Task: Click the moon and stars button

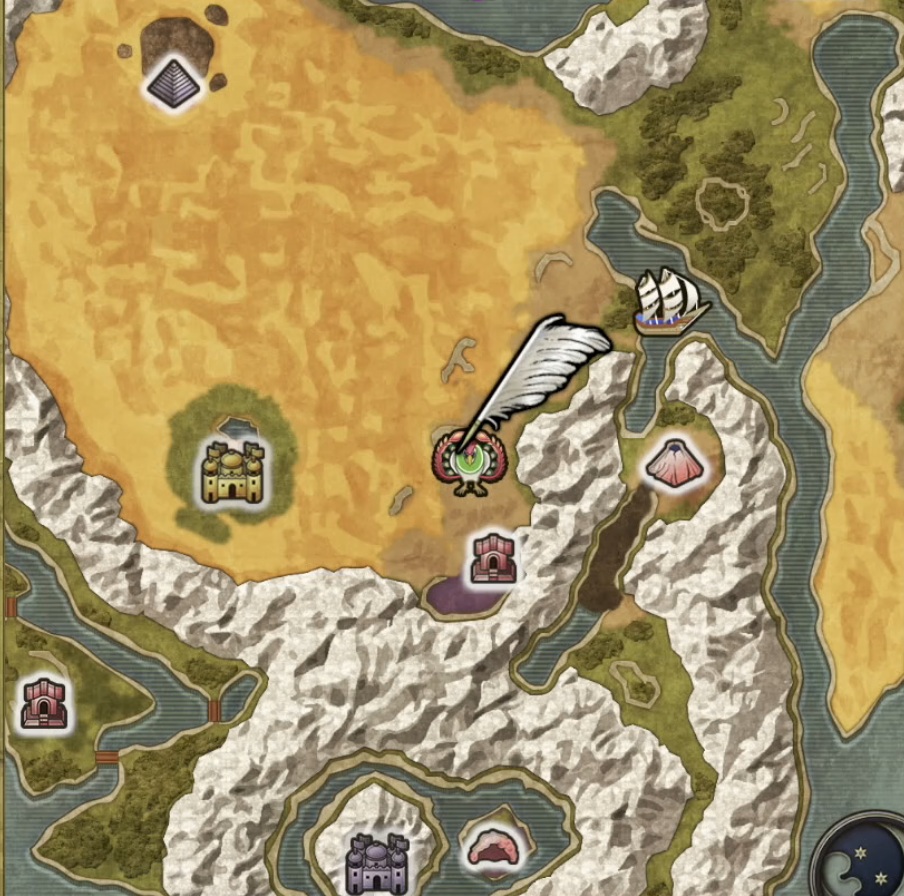Action: pos(866,863)
